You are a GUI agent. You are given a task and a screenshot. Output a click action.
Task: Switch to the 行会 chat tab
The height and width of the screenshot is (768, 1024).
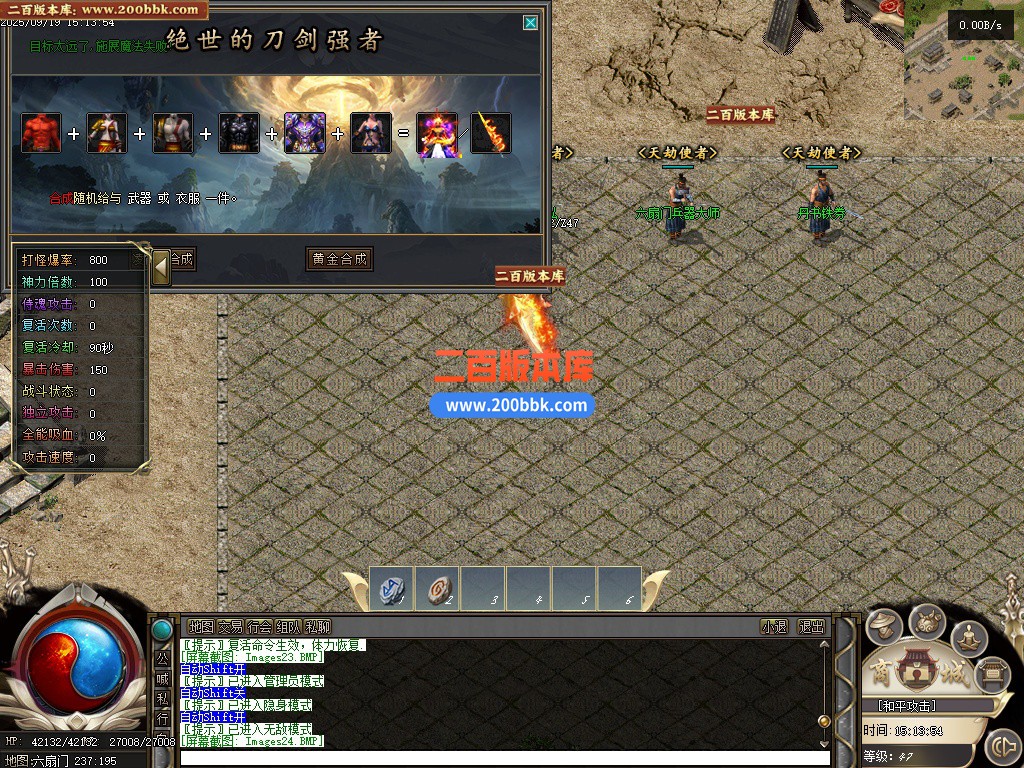(x=259, y=626)
